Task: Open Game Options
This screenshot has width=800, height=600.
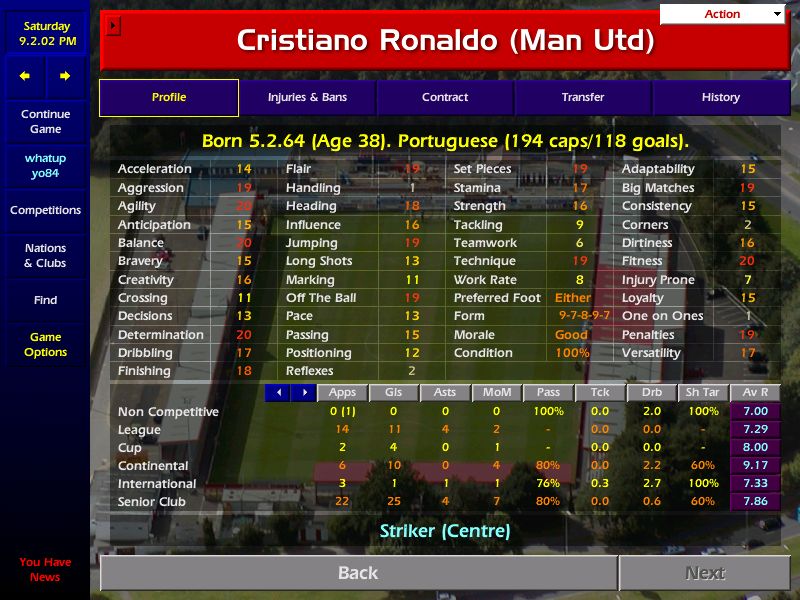Action: tap(45, 345)
